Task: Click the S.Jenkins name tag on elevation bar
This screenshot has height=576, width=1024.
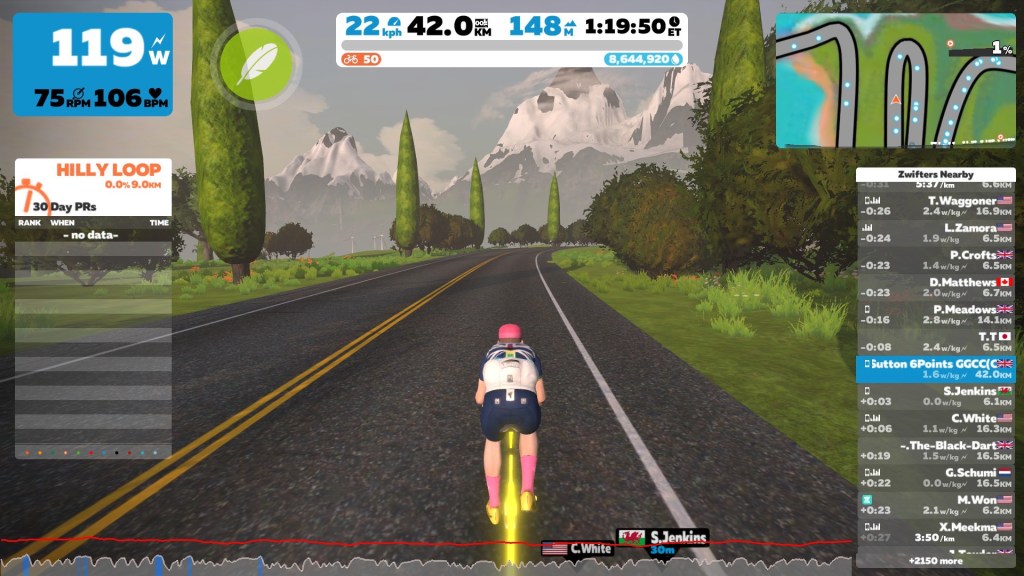Action: [x=663, y=538]
